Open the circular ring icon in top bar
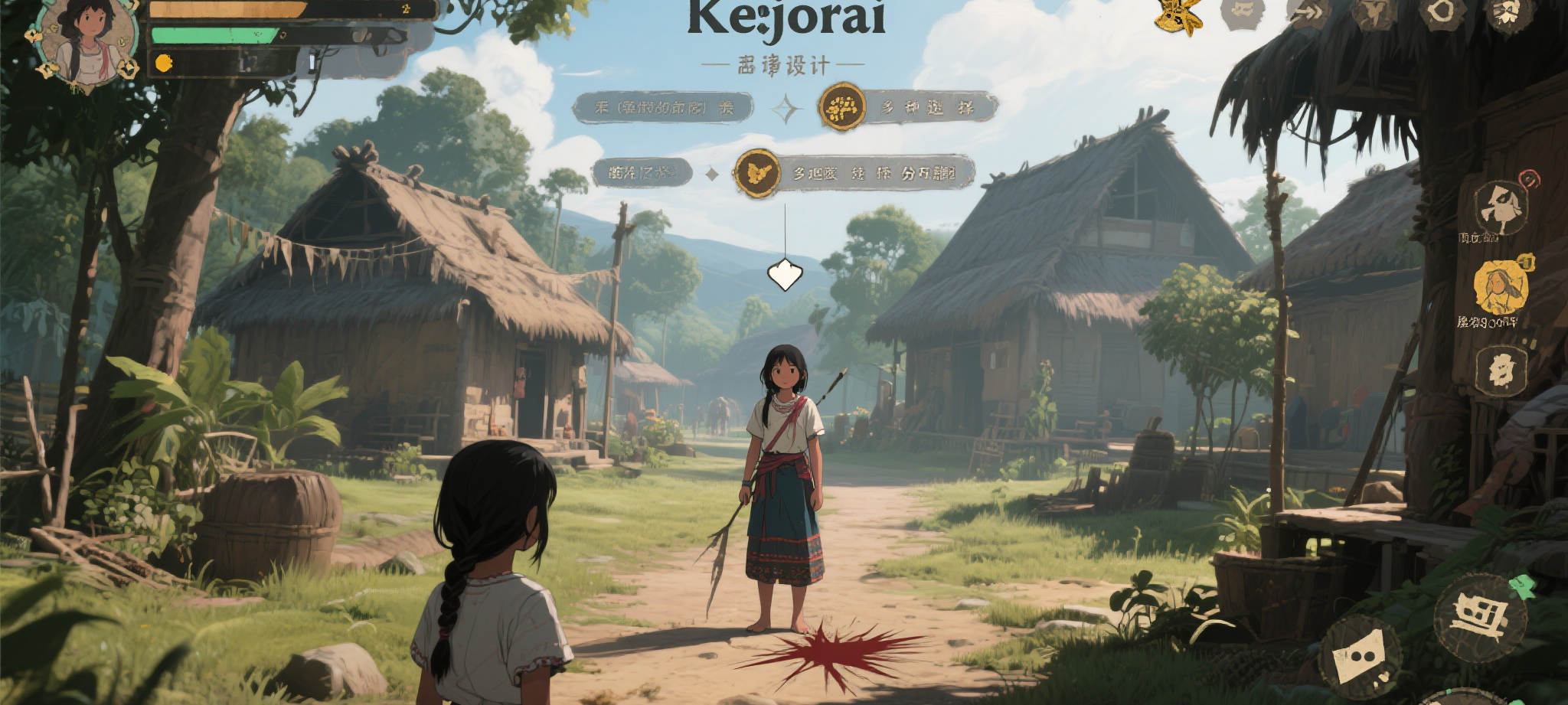 1442,12
